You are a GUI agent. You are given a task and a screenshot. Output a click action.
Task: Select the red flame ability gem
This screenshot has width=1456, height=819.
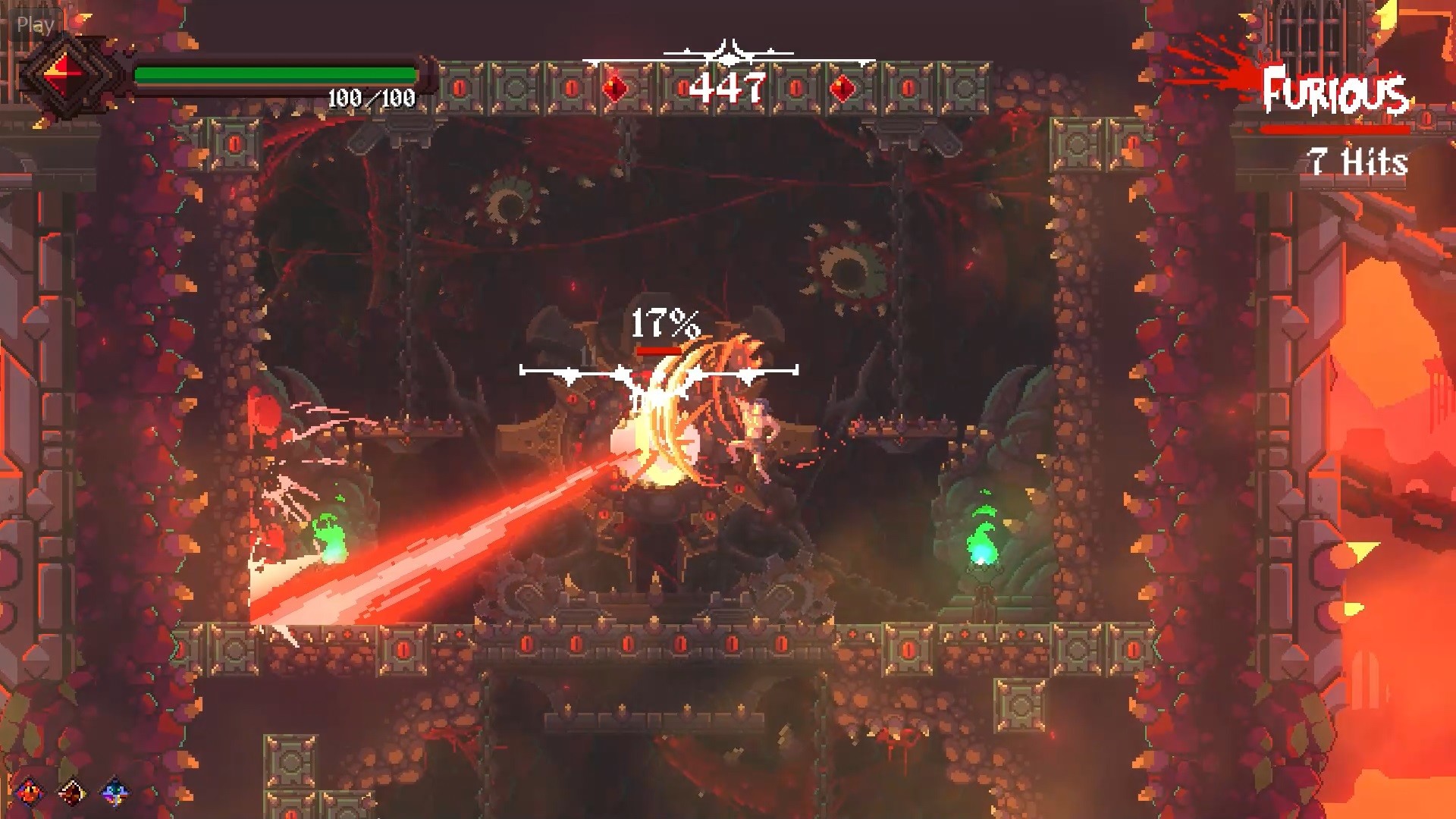[x=30, y=792]
